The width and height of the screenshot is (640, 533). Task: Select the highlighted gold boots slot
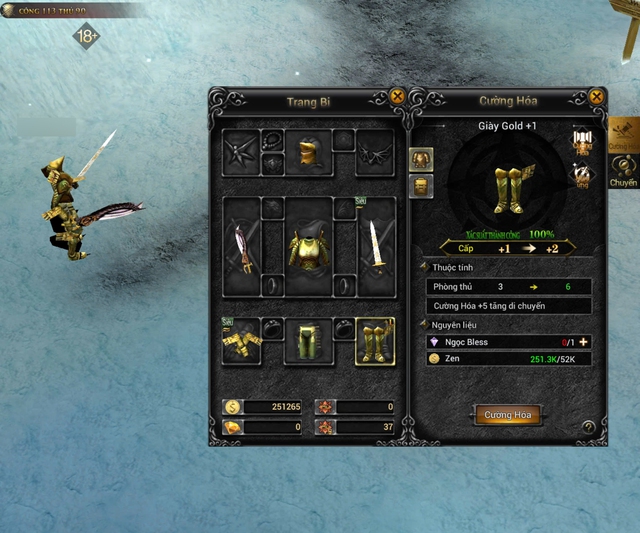coord(375,342)
